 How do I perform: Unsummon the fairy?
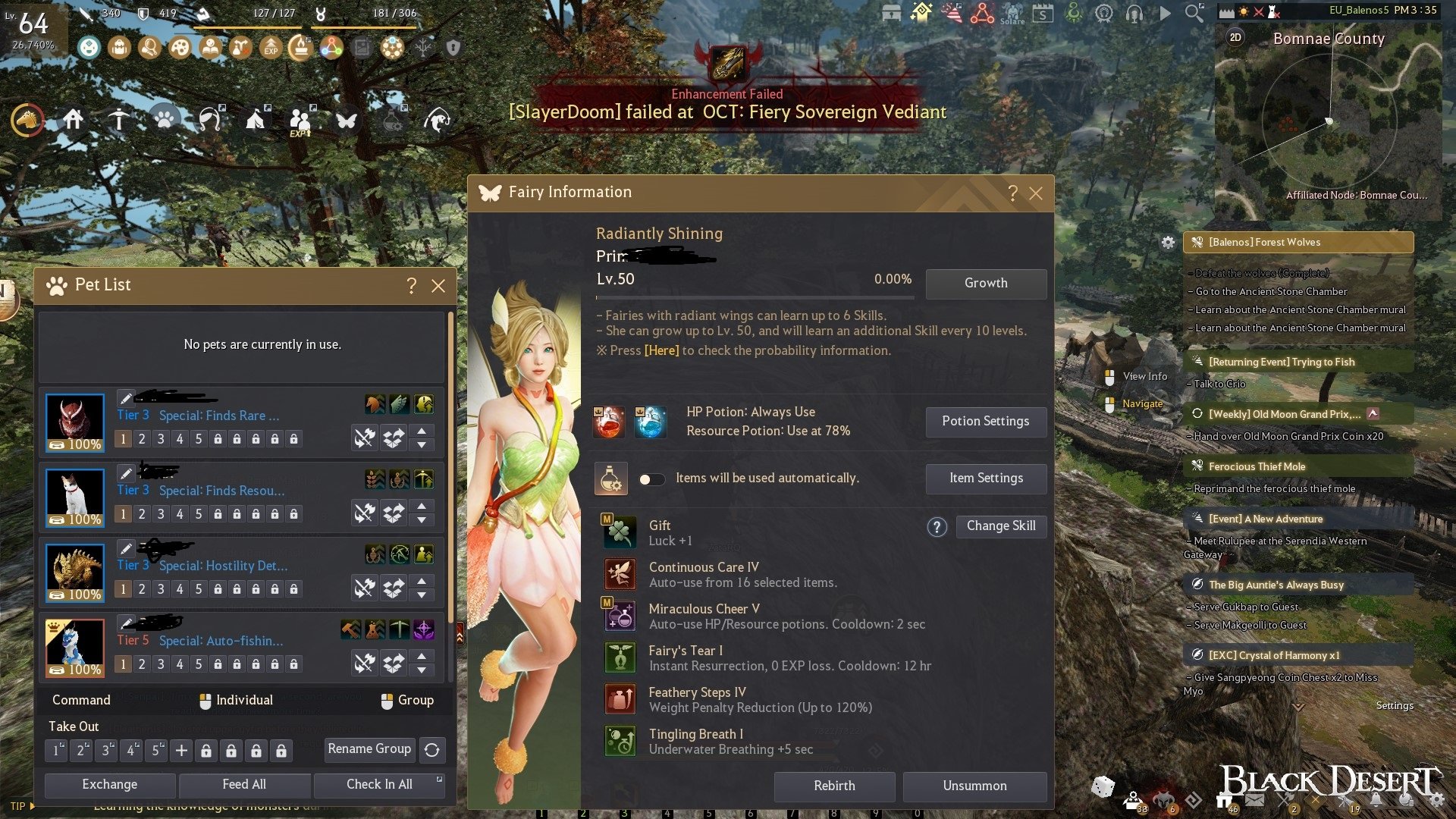974,786
